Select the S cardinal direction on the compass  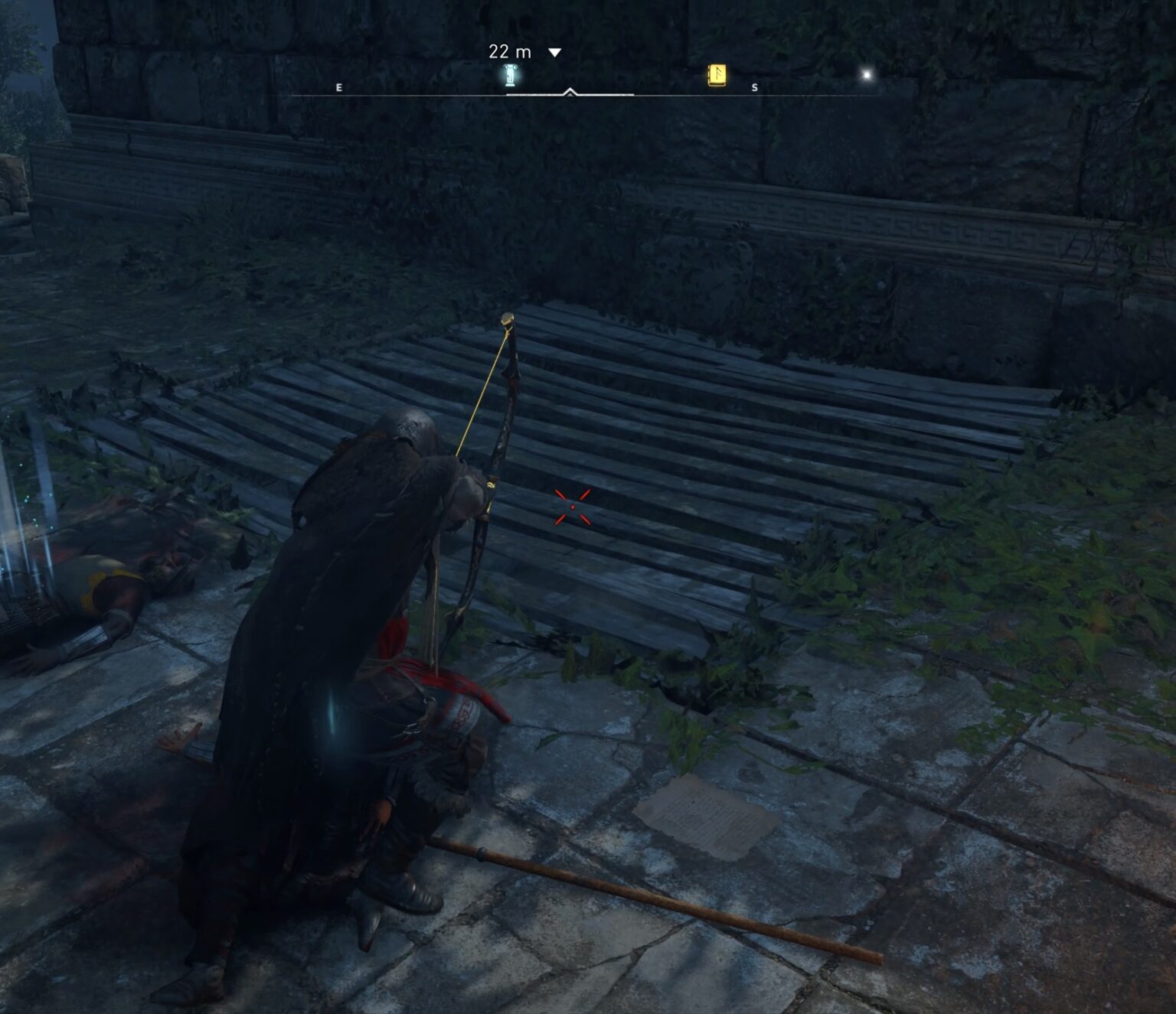[753, 87]
